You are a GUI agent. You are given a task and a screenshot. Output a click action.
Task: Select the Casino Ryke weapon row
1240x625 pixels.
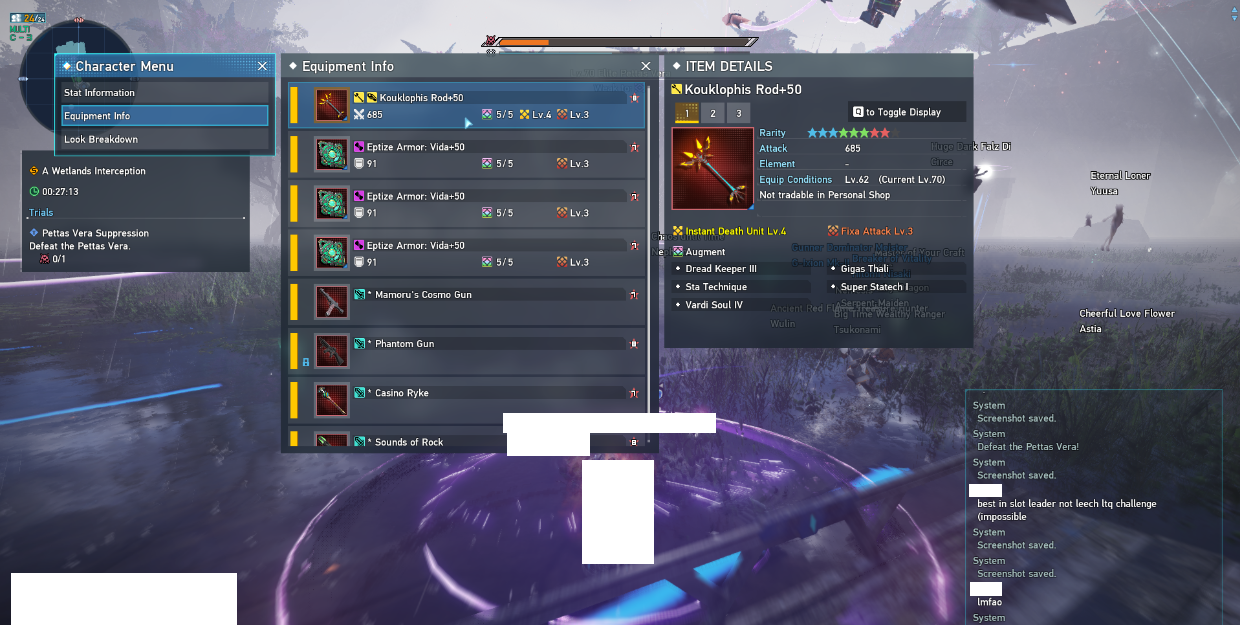tap(468, 400)
